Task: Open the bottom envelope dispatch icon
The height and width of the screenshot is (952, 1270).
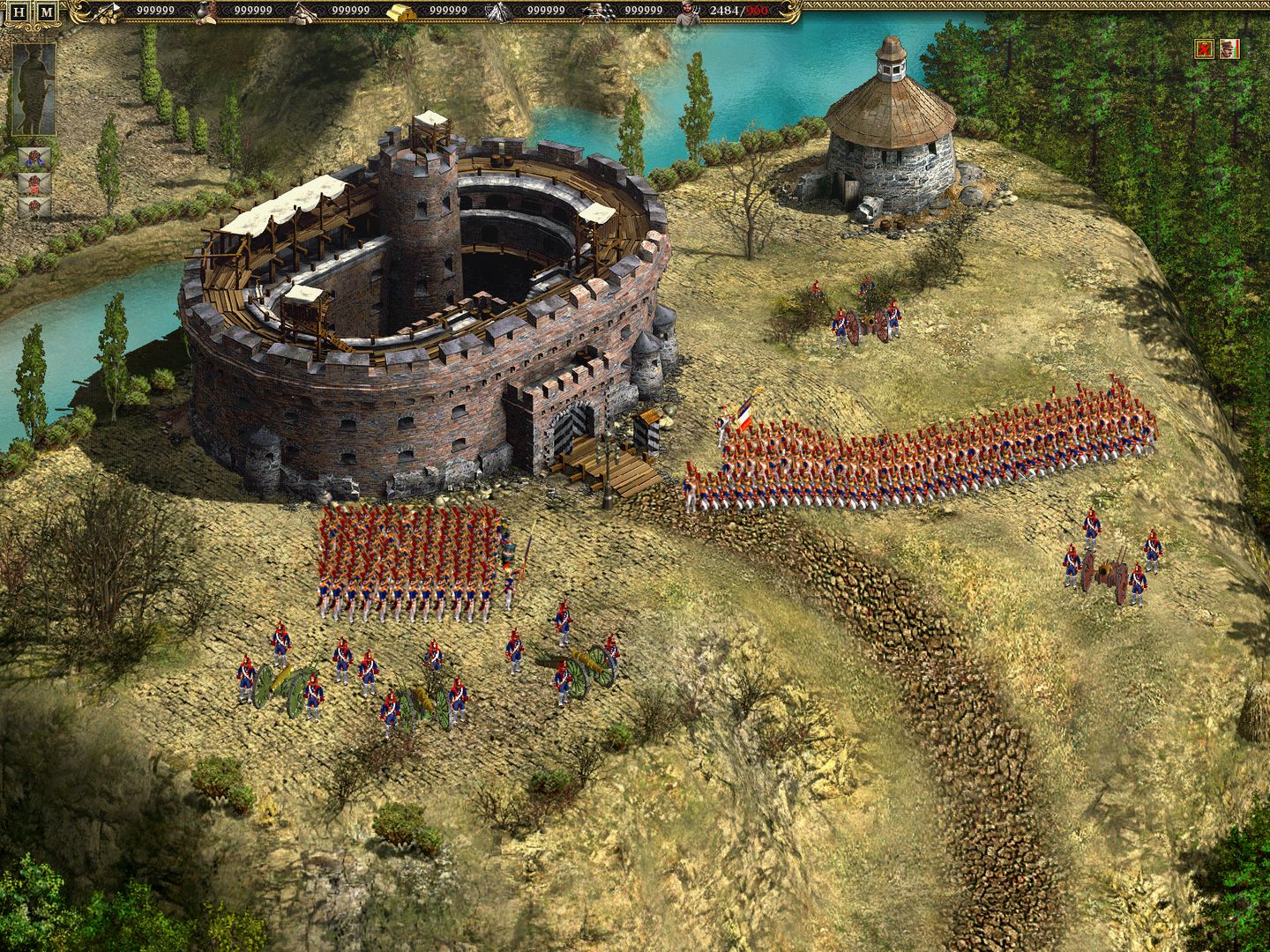Action: pyautogui.click(x=34, y=209)
